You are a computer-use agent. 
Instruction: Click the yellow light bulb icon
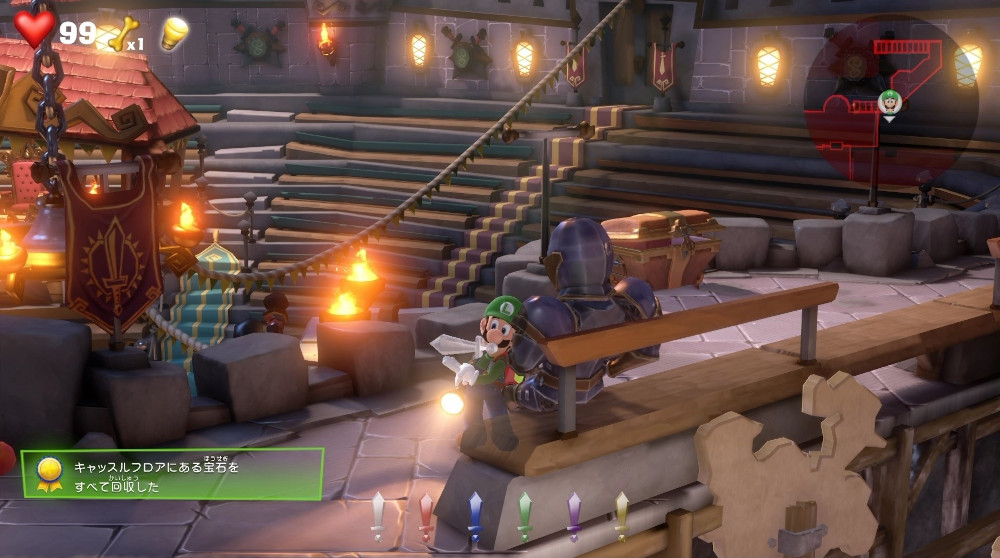[175, 33]
